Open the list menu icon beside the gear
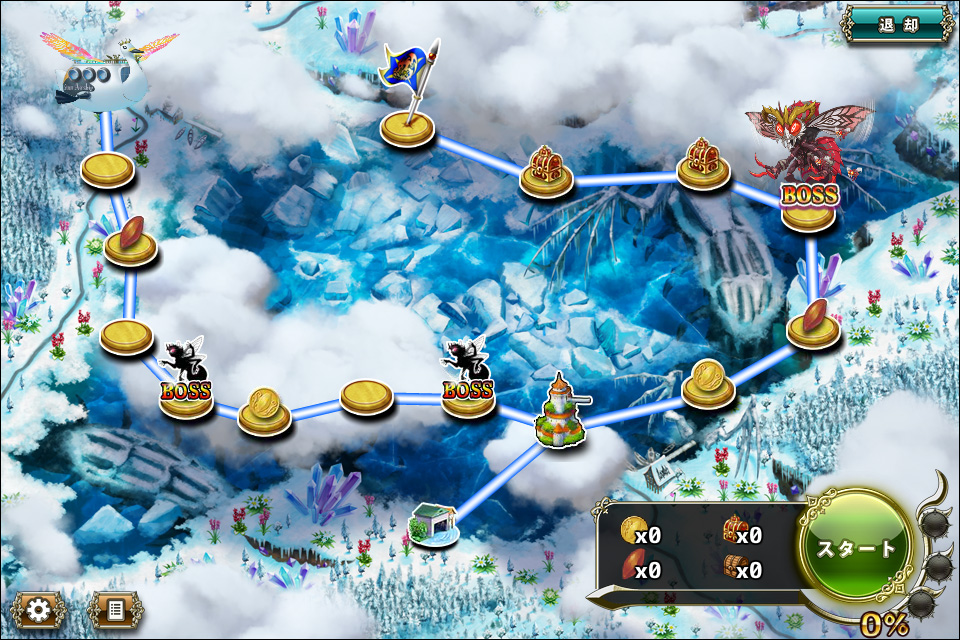 [115, 609]
